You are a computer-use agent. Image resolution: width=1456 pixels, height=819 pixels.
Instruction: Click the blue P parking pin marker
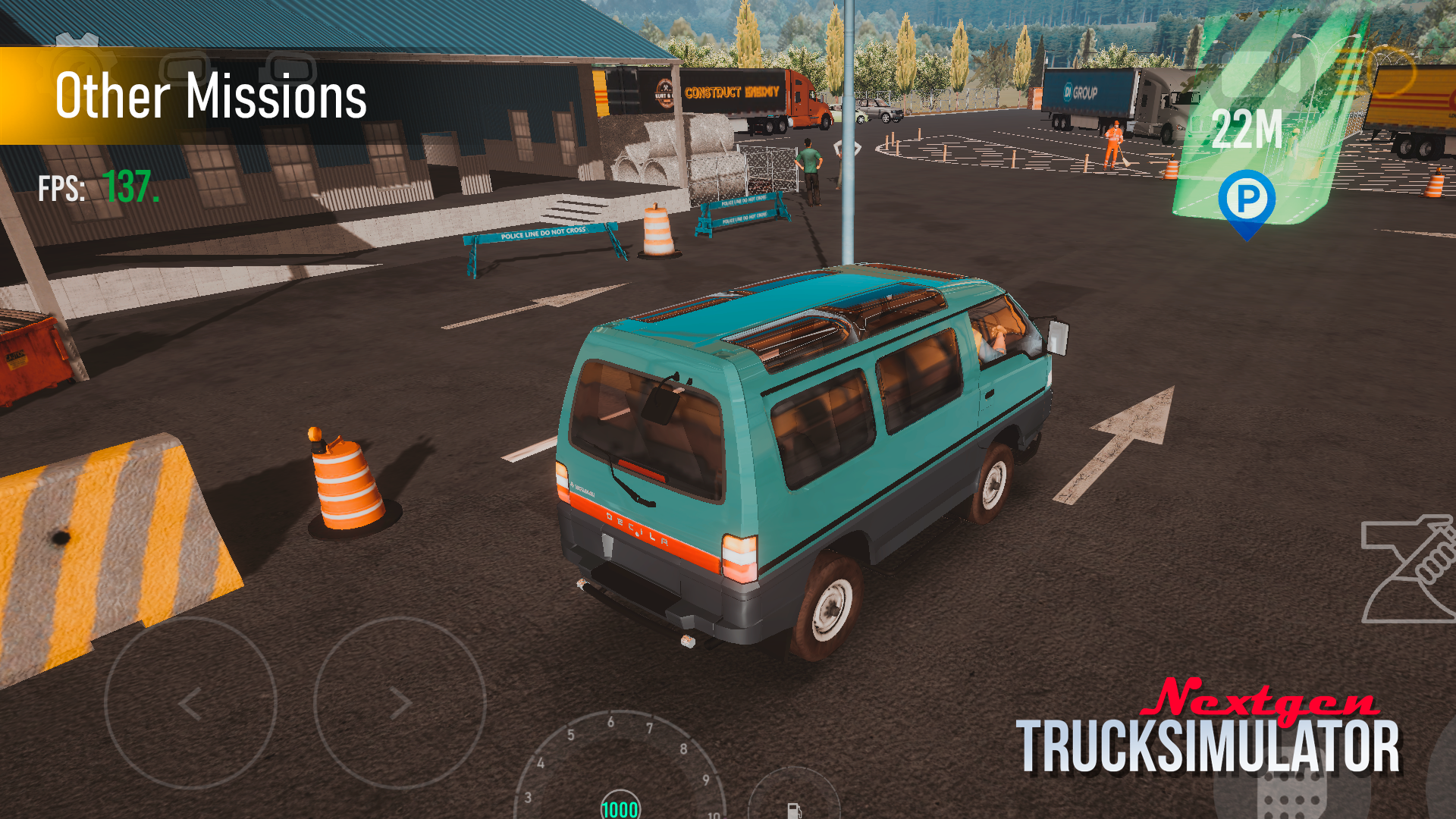coord(1247,199)
